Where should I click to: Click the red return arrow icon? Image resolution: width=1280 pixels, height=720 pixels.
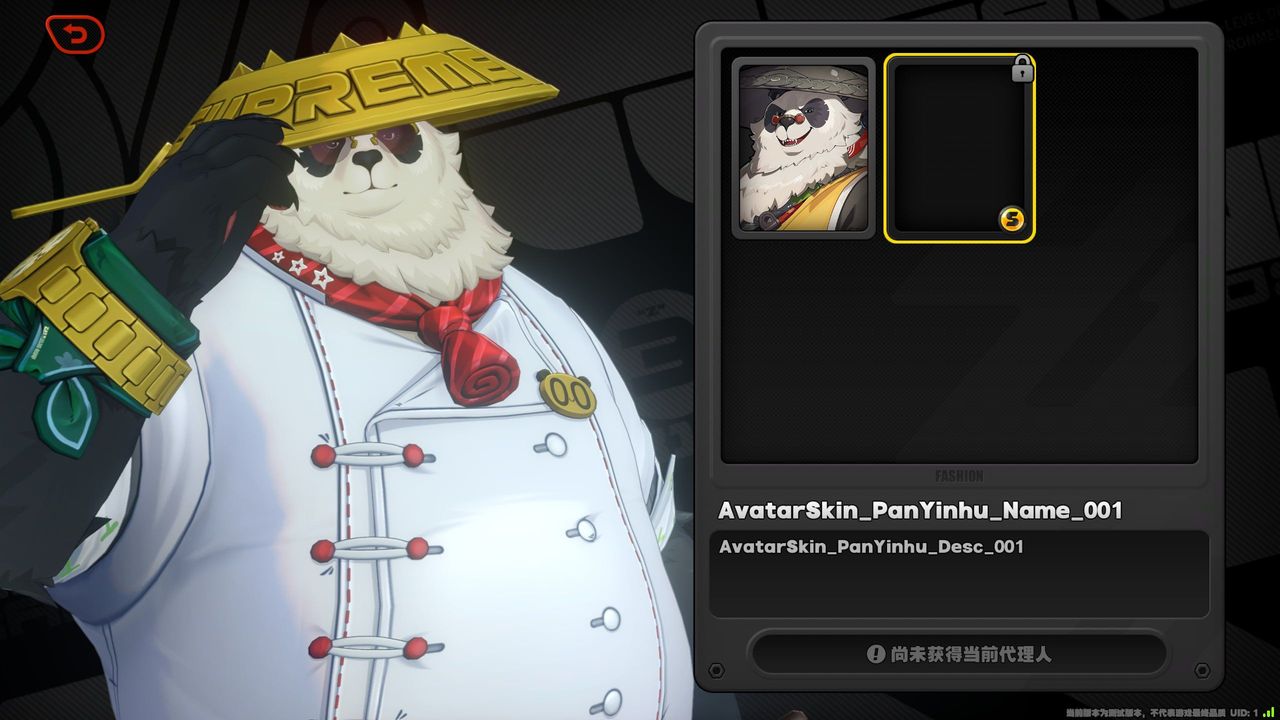pos(74,33)
